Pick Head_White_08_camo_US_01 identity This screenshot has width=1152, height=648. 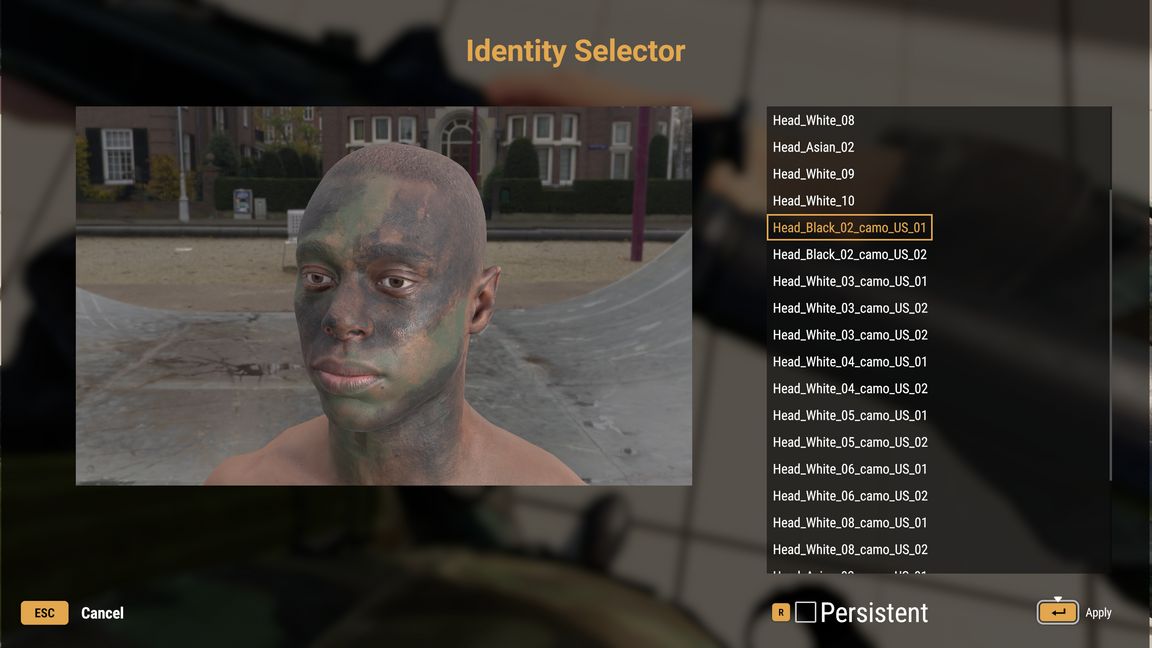click(x=849, y=523)
